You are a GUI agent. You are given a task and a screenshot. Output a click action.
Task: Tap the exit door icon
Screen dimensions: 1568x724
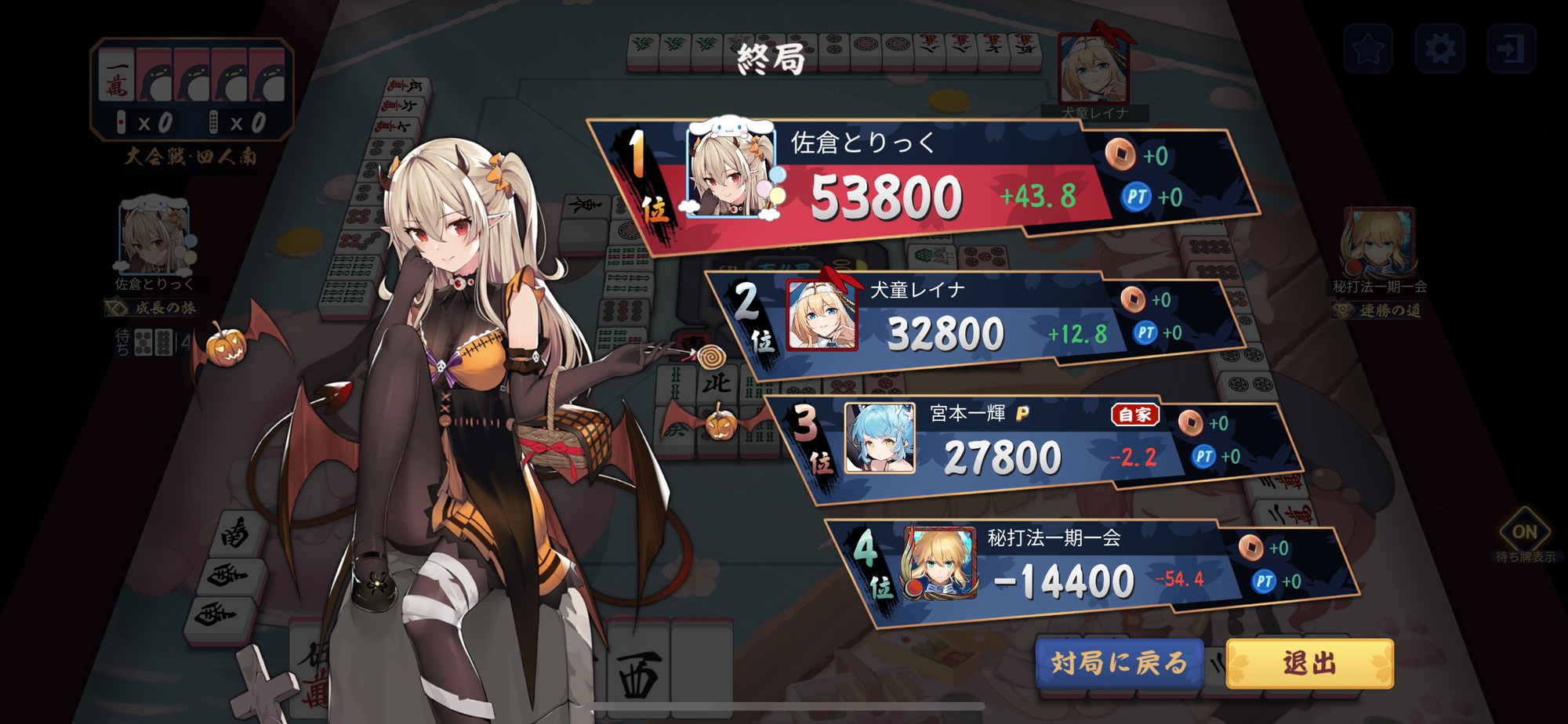(x=1511, y=49)
